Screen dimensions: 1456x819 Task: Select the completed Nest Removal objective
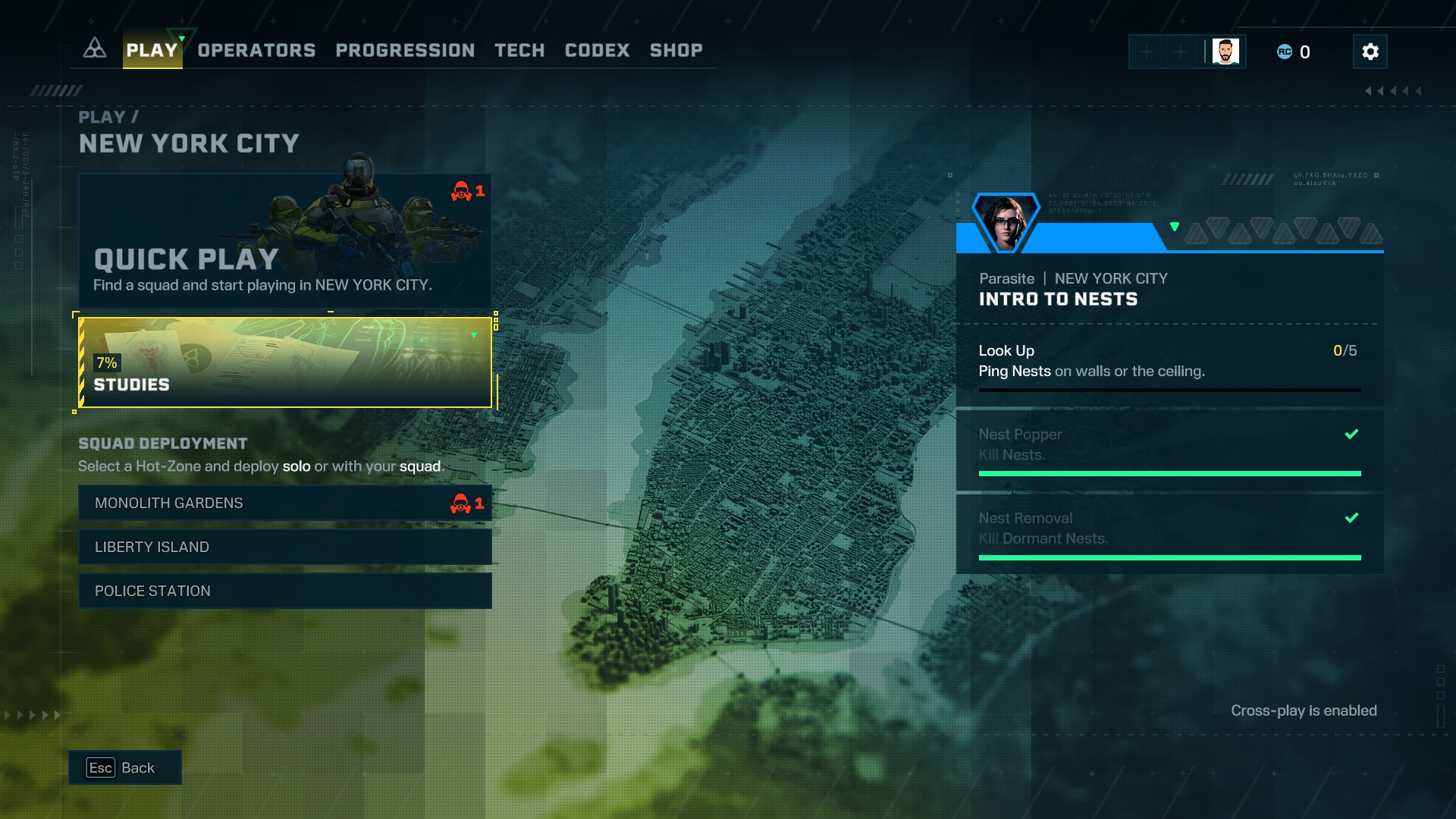1169,531
